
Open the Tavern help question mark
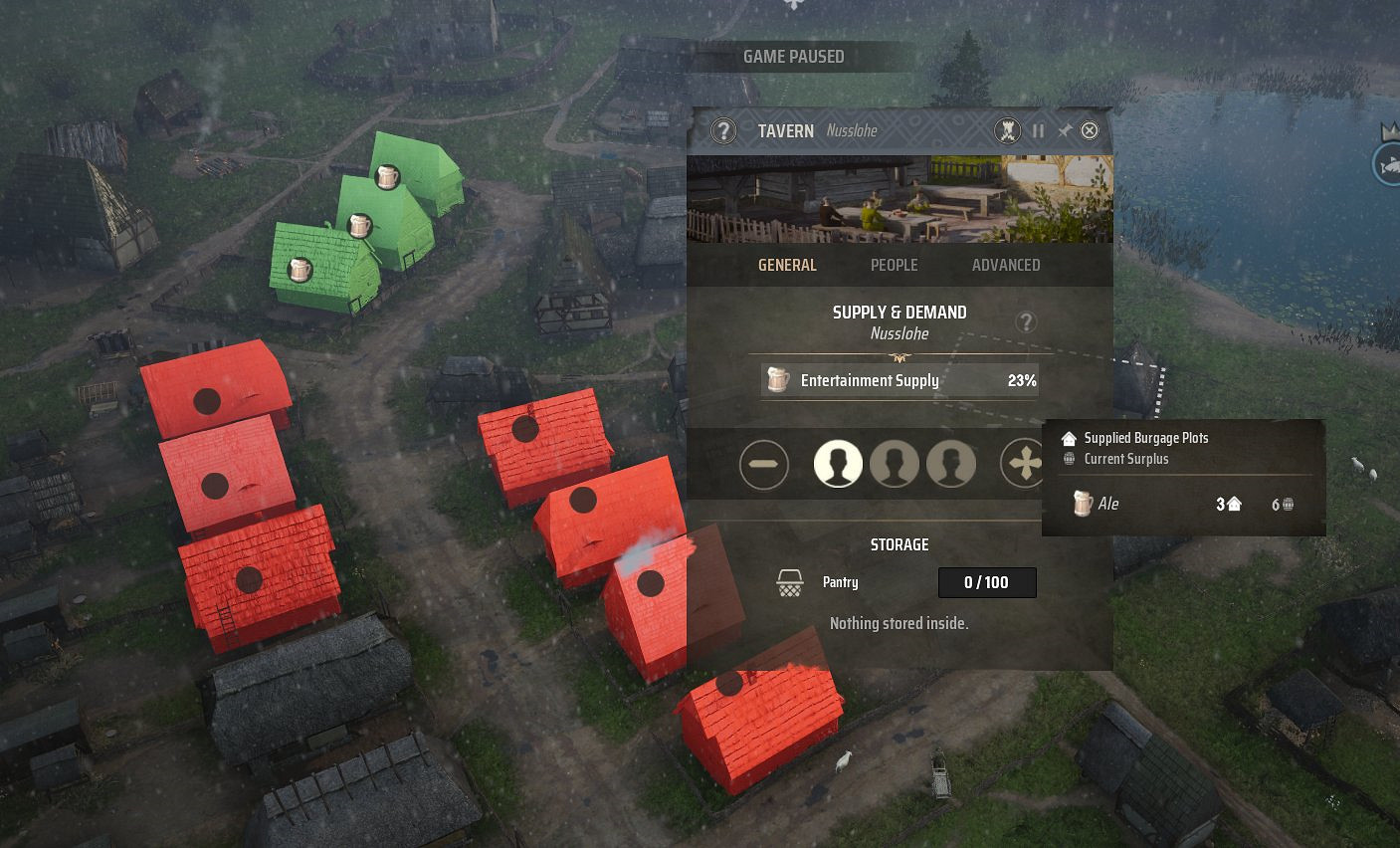tap(723, 130)
